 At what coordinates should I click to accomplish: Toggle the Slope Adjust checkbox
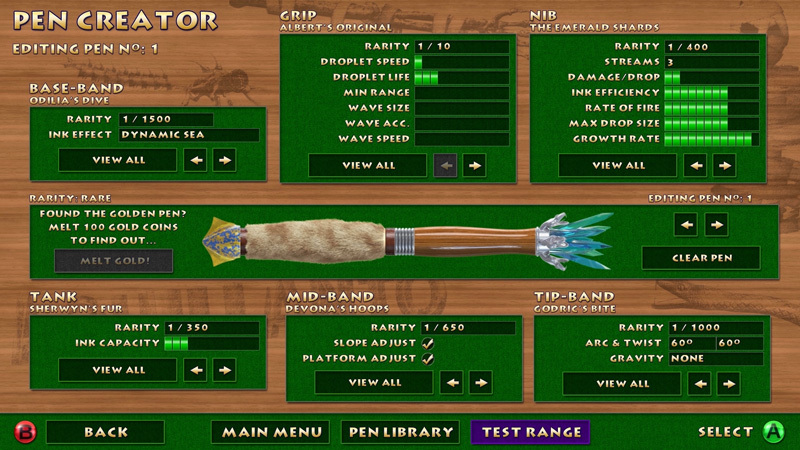pyautogui.click(x=428, y=343)
